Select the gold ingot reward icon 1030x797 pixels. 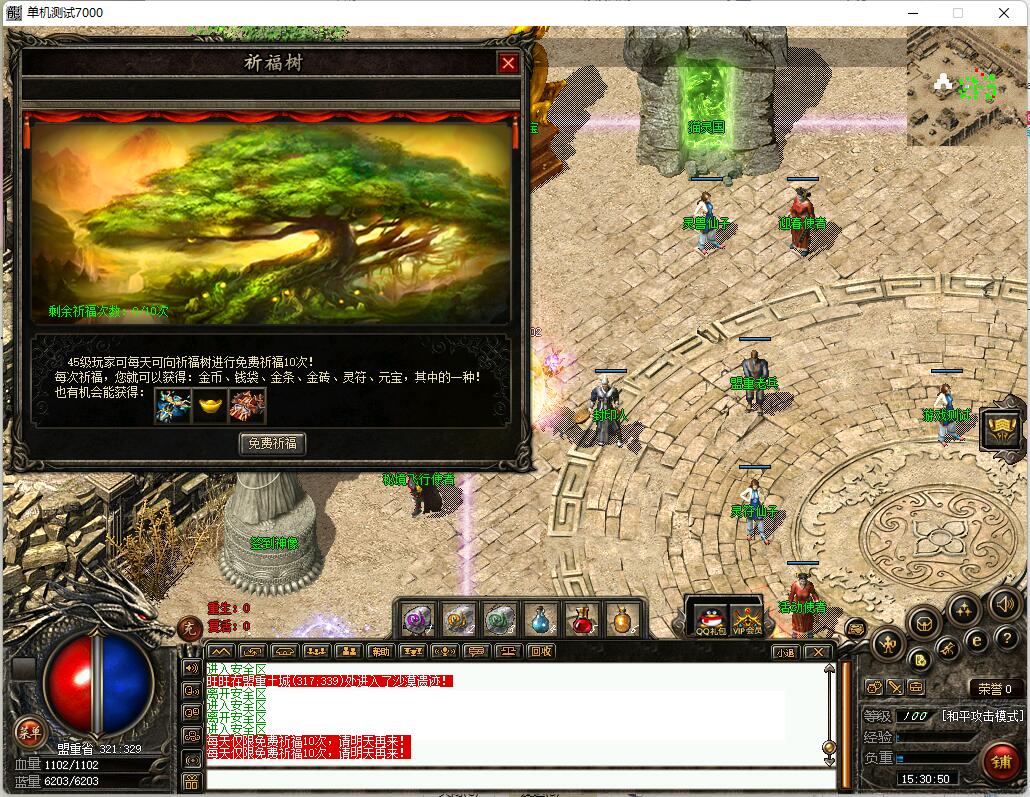point(210,406)
